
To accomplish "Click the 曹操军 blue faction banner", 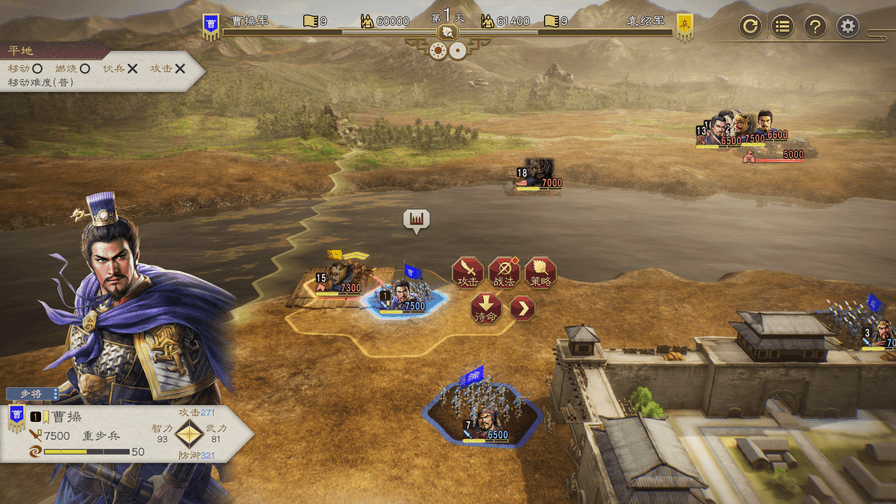I will [211, 24].
